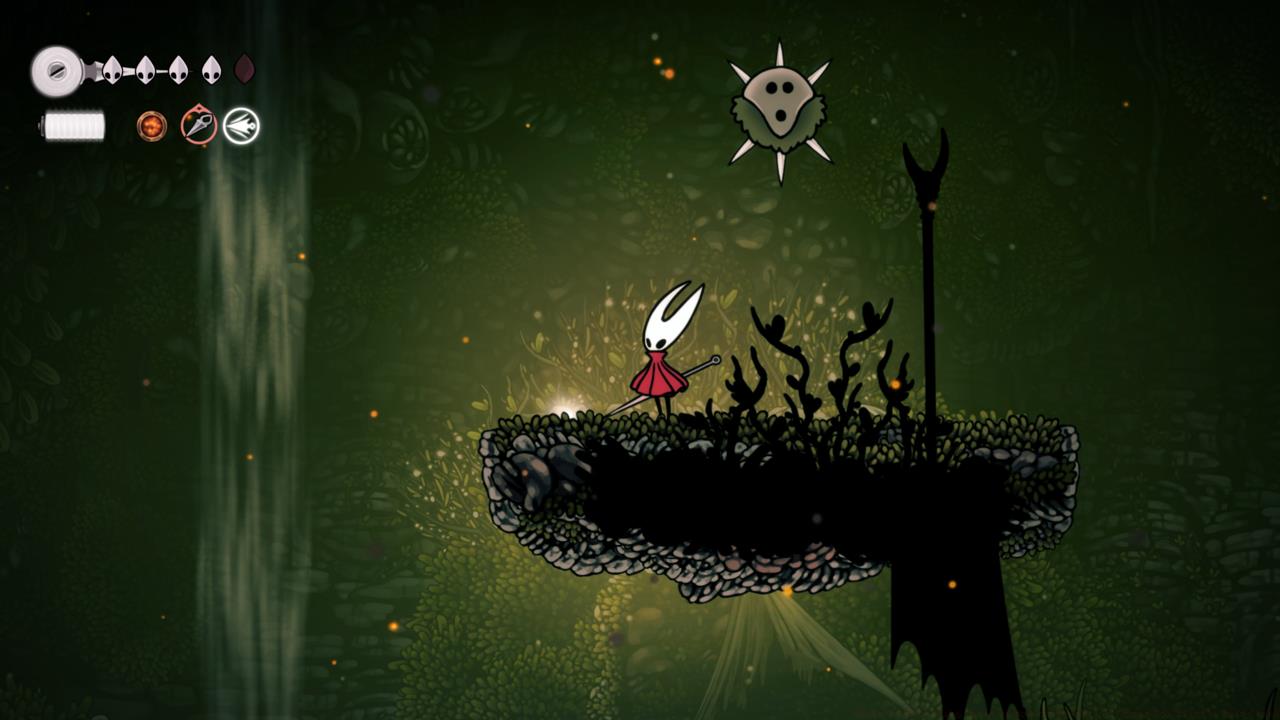
Task: Click the silk spool icon at top left
Action: [57, 70]
